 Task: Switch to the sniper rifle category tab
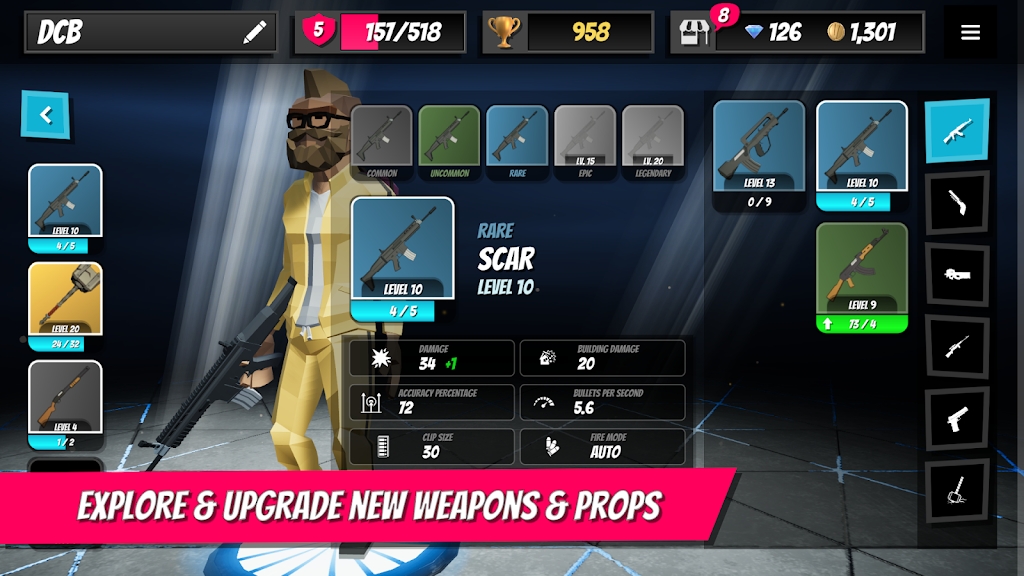click(957, 347)
